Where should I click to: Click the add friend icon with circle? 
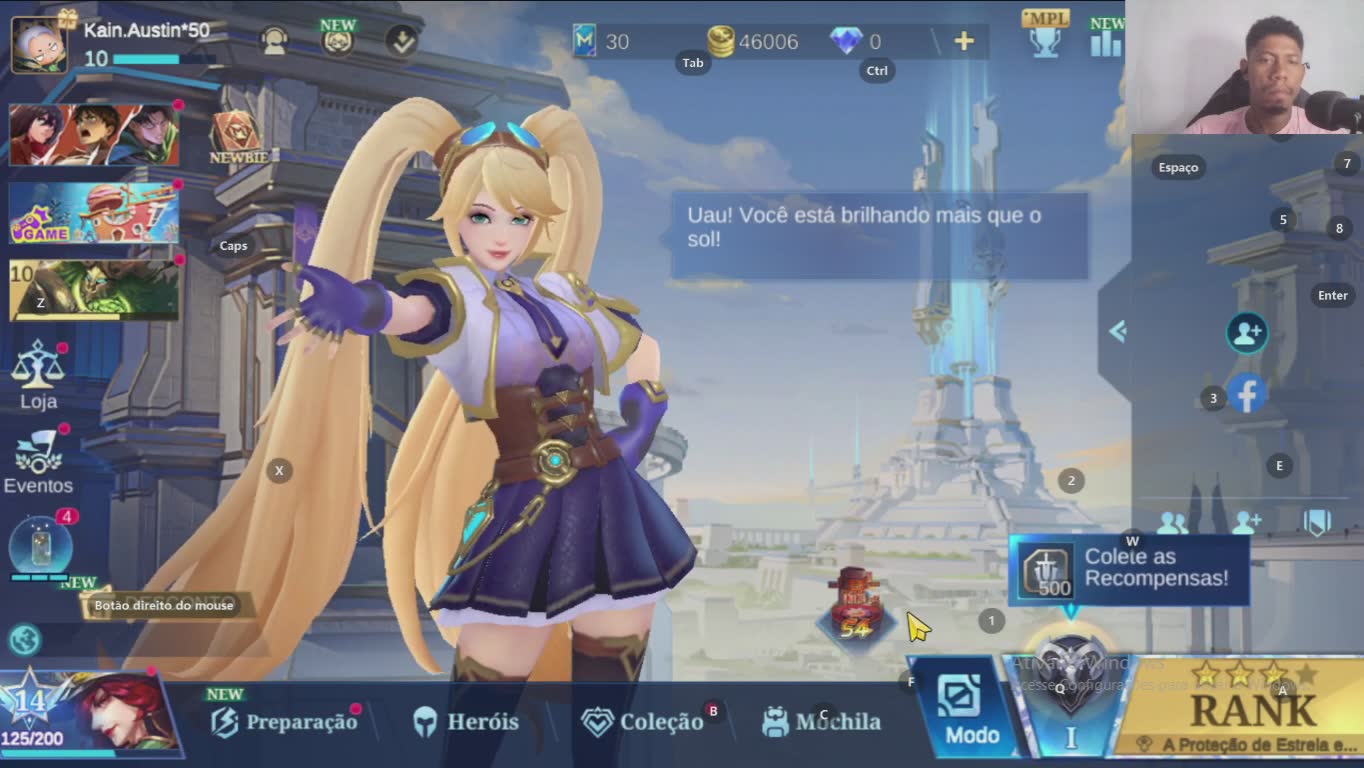click(x=1247, y=333)
